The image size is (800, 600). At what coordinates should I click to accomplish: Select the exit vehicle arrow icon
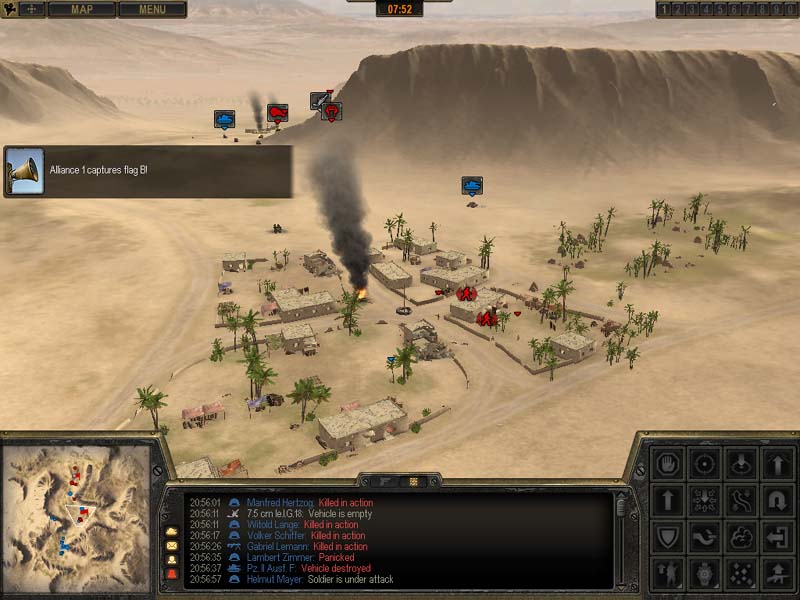coord(778,537)
